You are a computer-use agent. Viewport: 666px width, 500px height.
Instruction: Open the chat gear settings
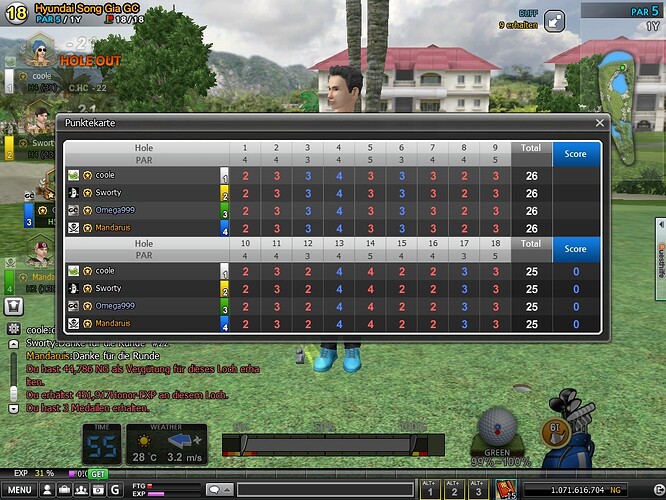(x=14, y=328)
